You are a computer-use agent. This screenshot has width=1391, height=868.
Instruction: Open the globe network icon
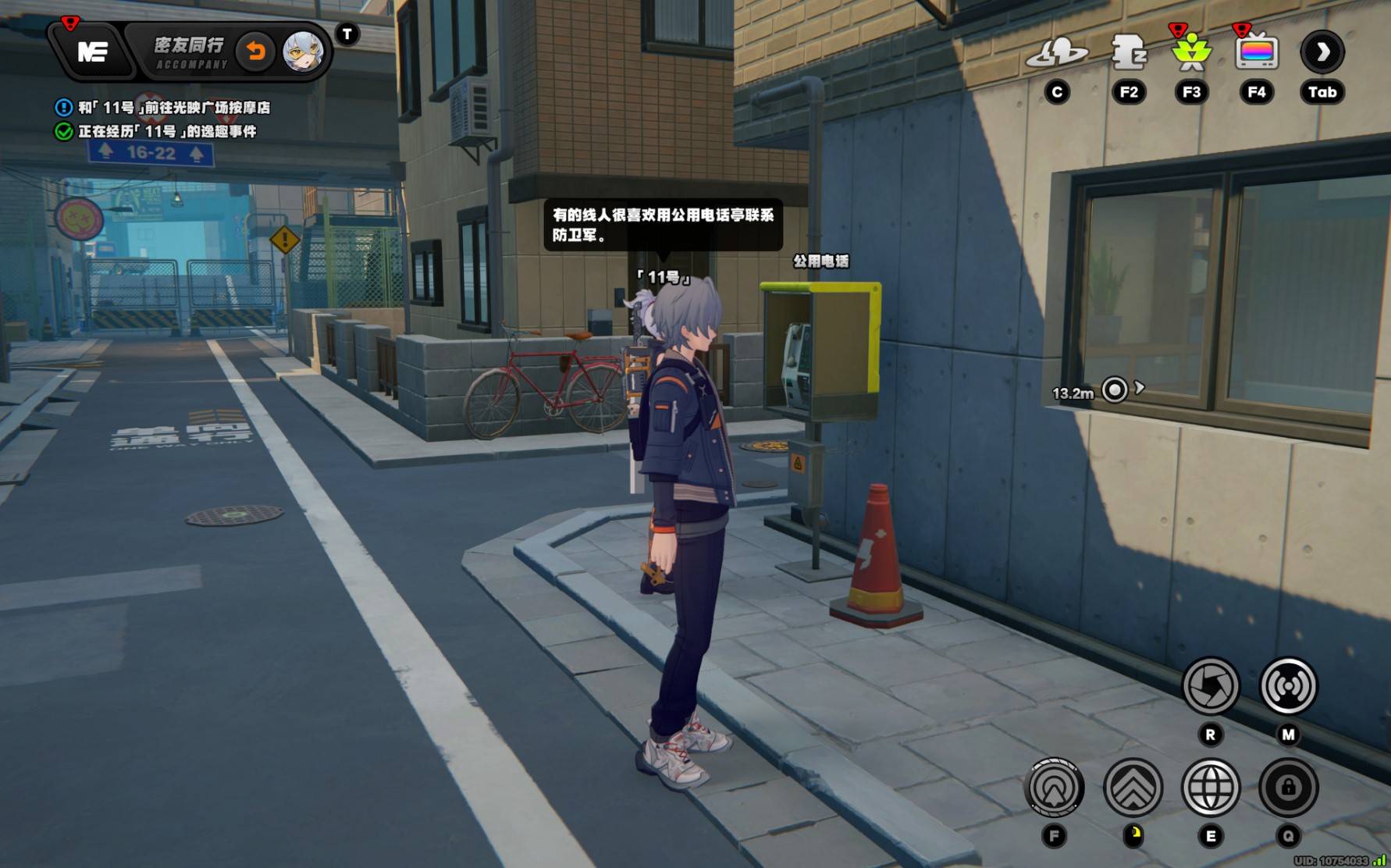tap(1210, 788)
